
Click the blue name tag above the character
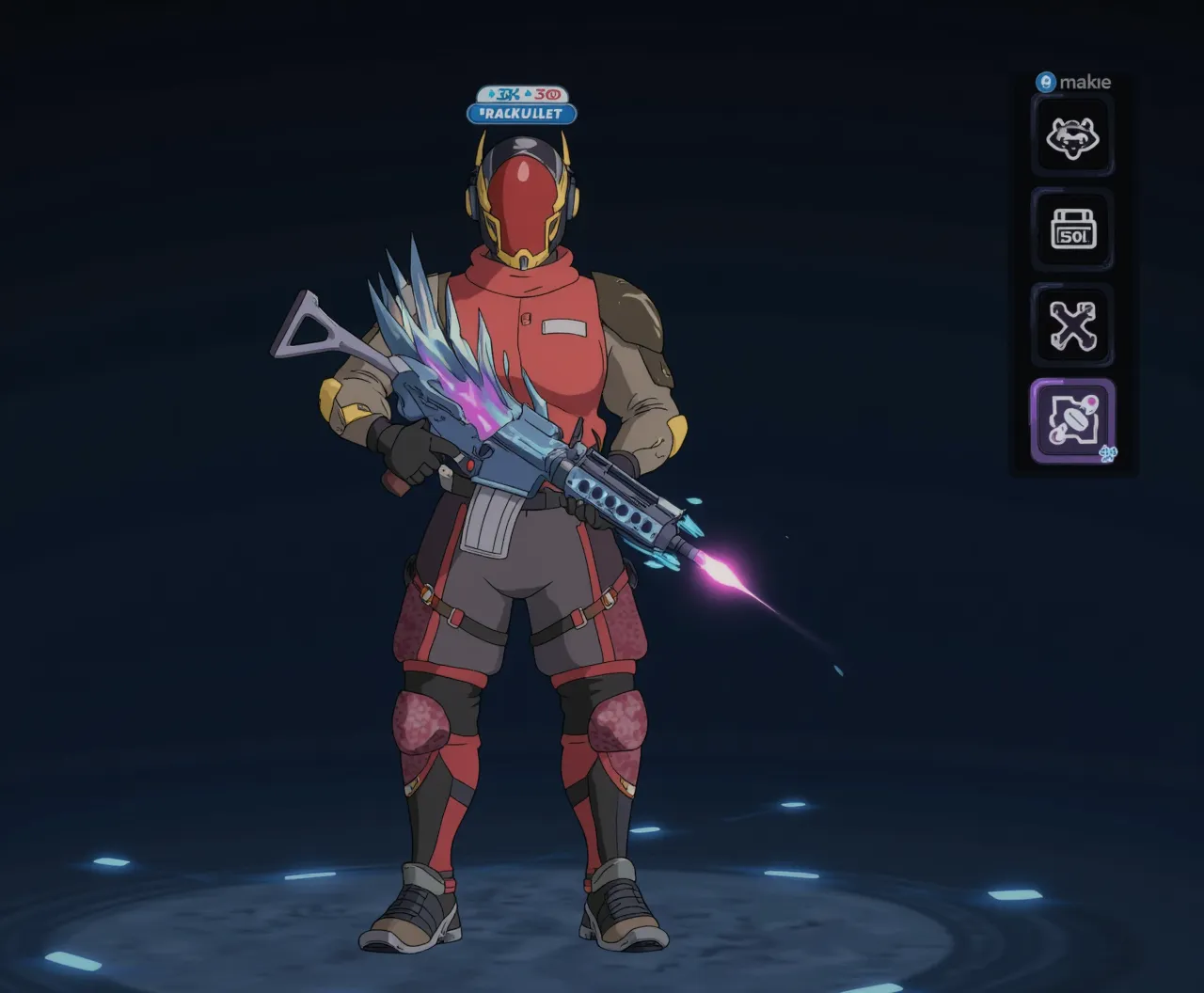point(521,114)
